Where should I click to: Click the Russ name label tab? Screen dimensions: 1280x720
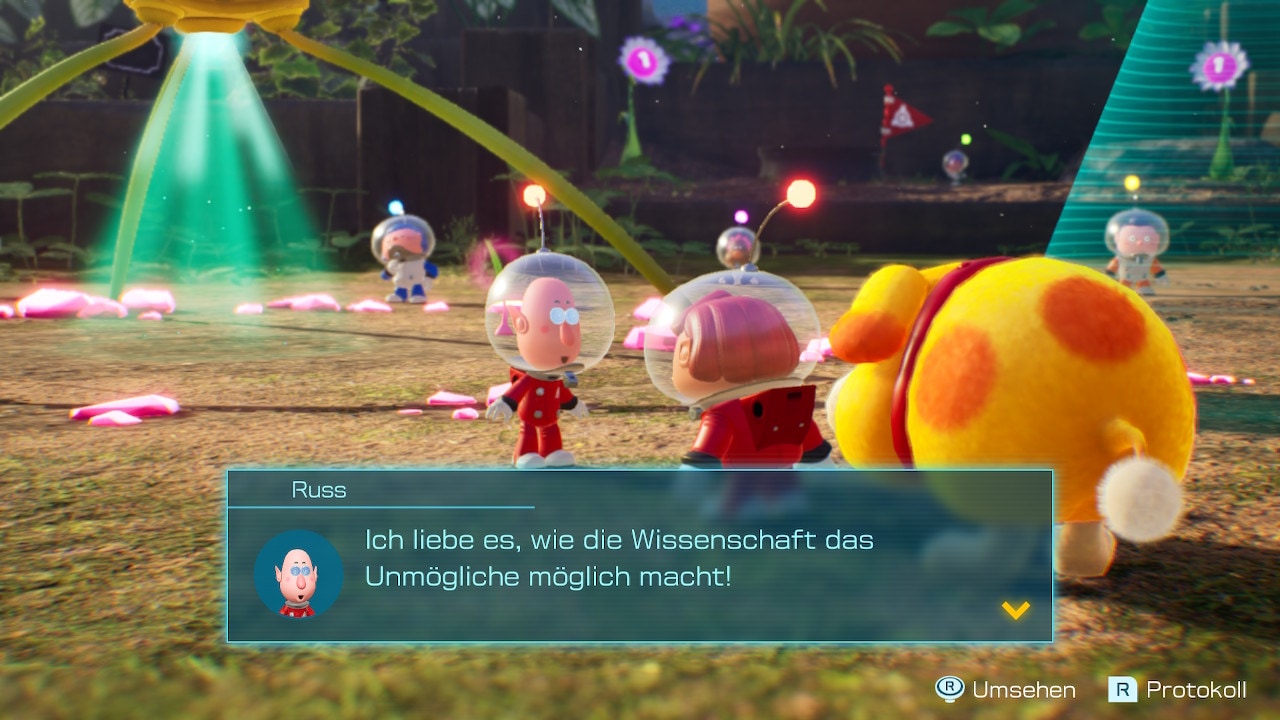coord(318,490)
